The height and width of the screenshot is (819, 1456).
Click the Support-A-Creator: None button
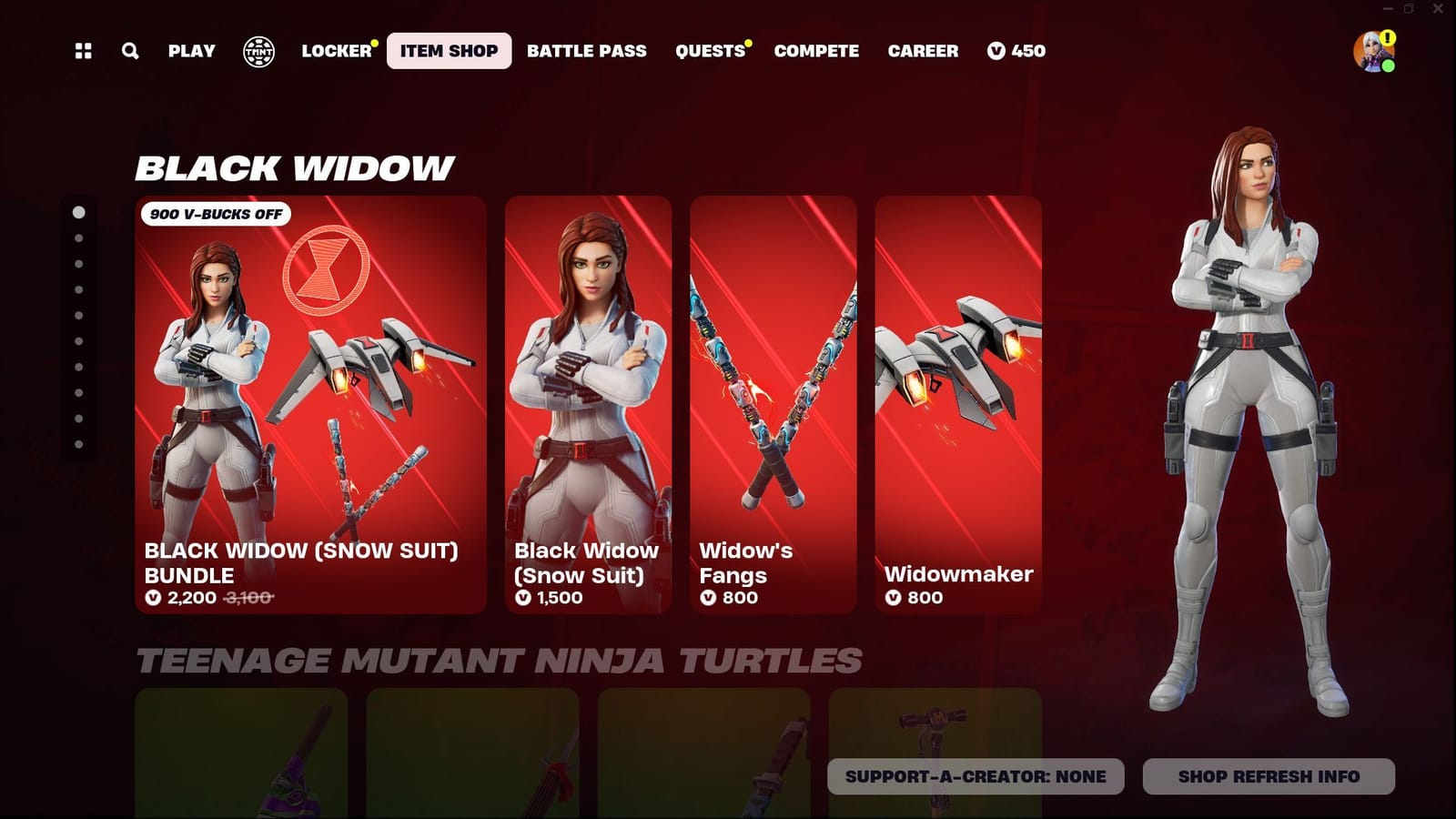click(x=975, y=776)
